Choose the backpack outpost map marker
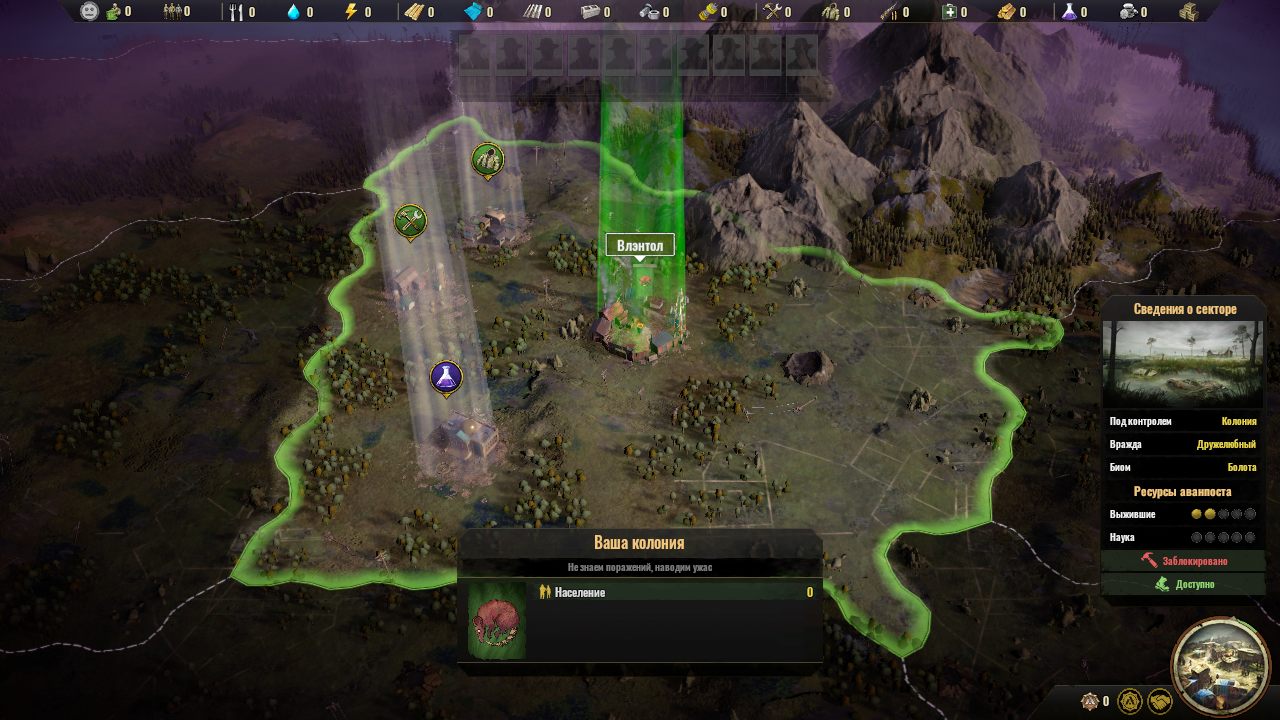This screenshot has height=720, width=1280. [487, 158]
